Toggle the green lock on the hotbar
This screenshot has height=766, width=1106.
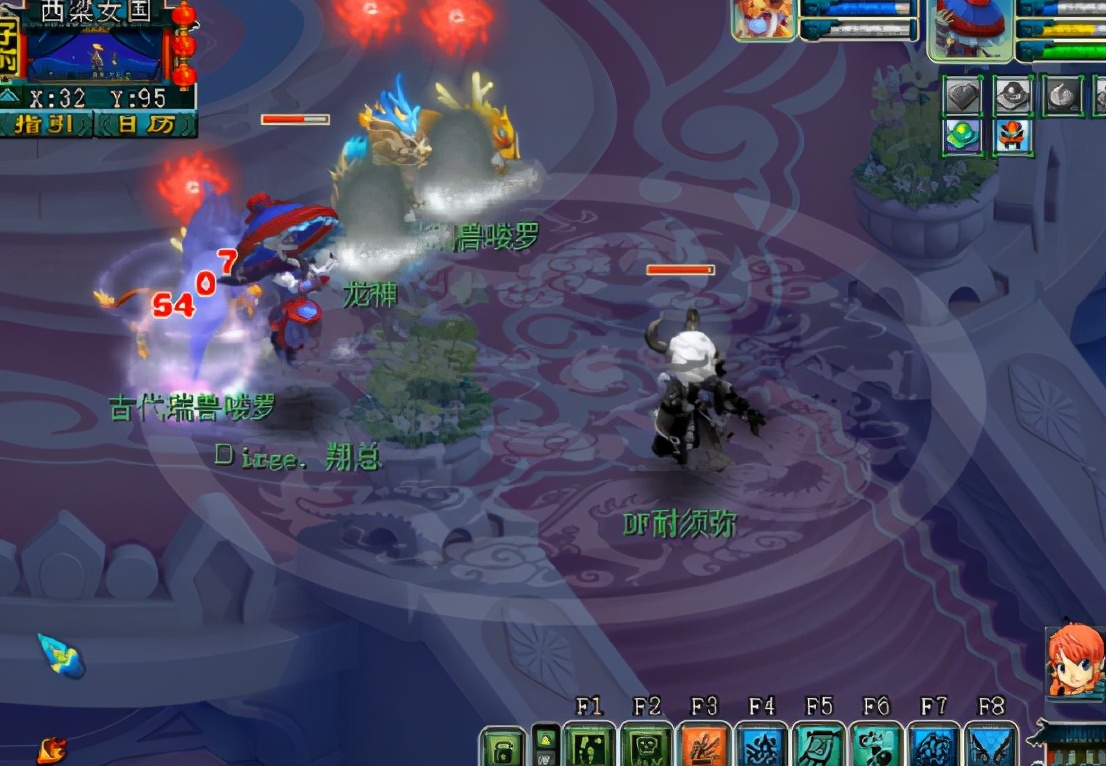pos(502,748)
